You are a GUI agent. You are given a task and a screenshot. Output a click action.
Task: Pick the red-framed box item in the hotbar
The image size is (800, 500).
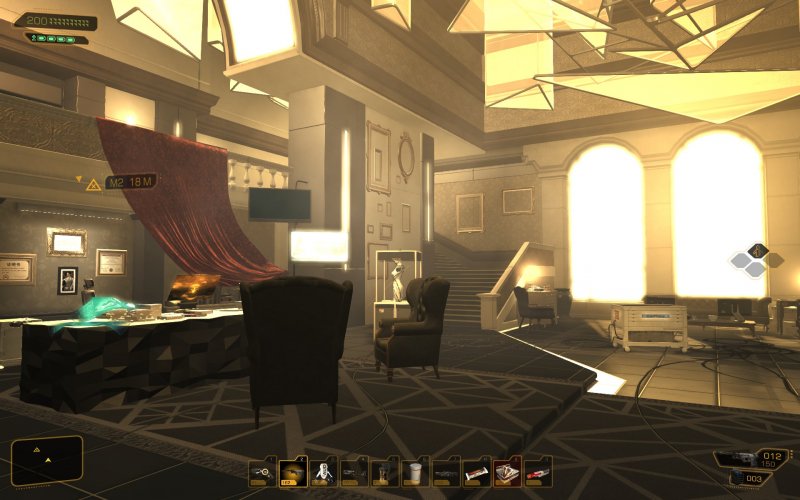click(508, 471)
